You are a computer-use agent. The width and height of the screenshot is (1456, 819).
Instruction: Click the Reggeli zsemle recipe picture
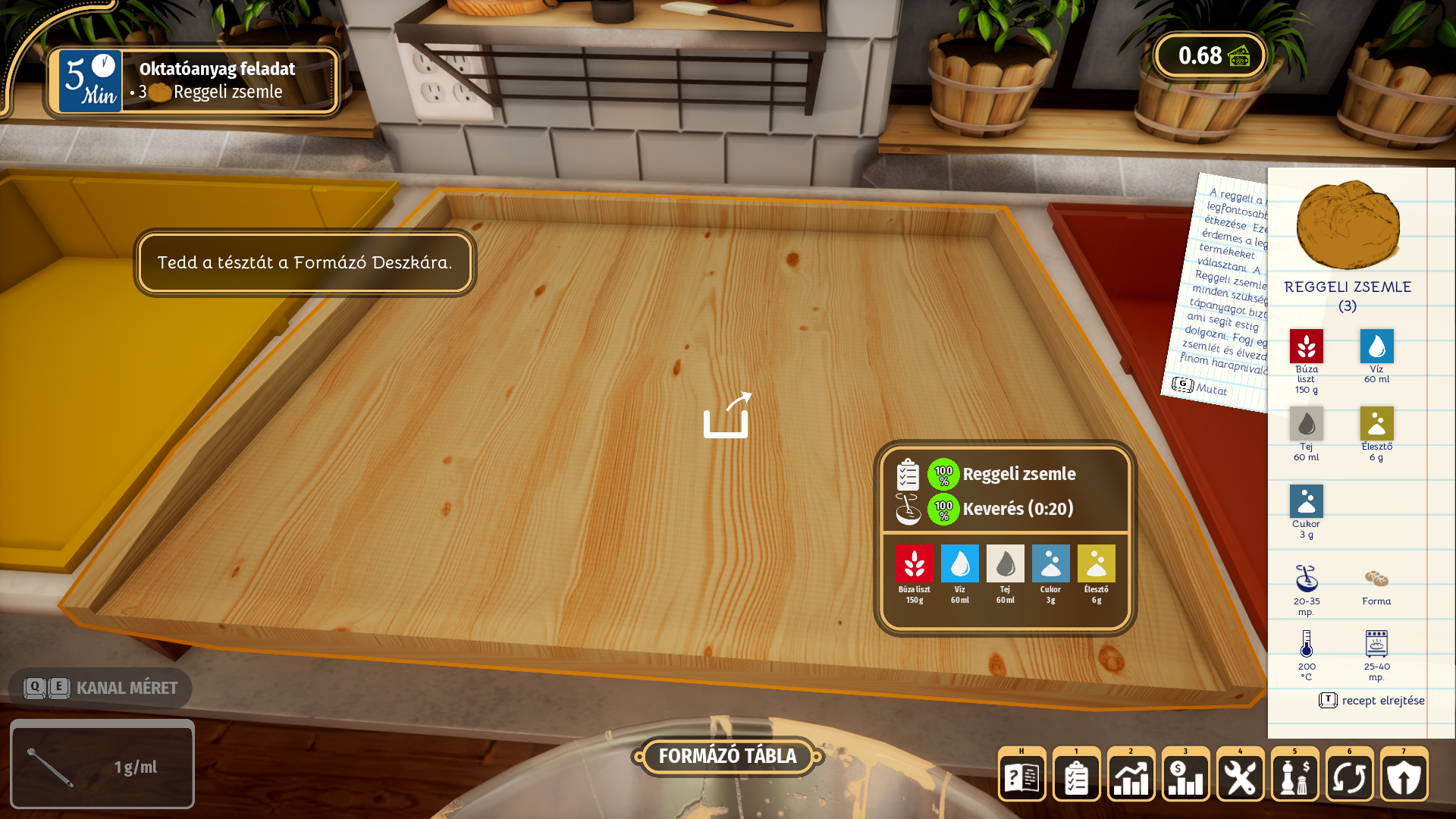[1348, 225]
